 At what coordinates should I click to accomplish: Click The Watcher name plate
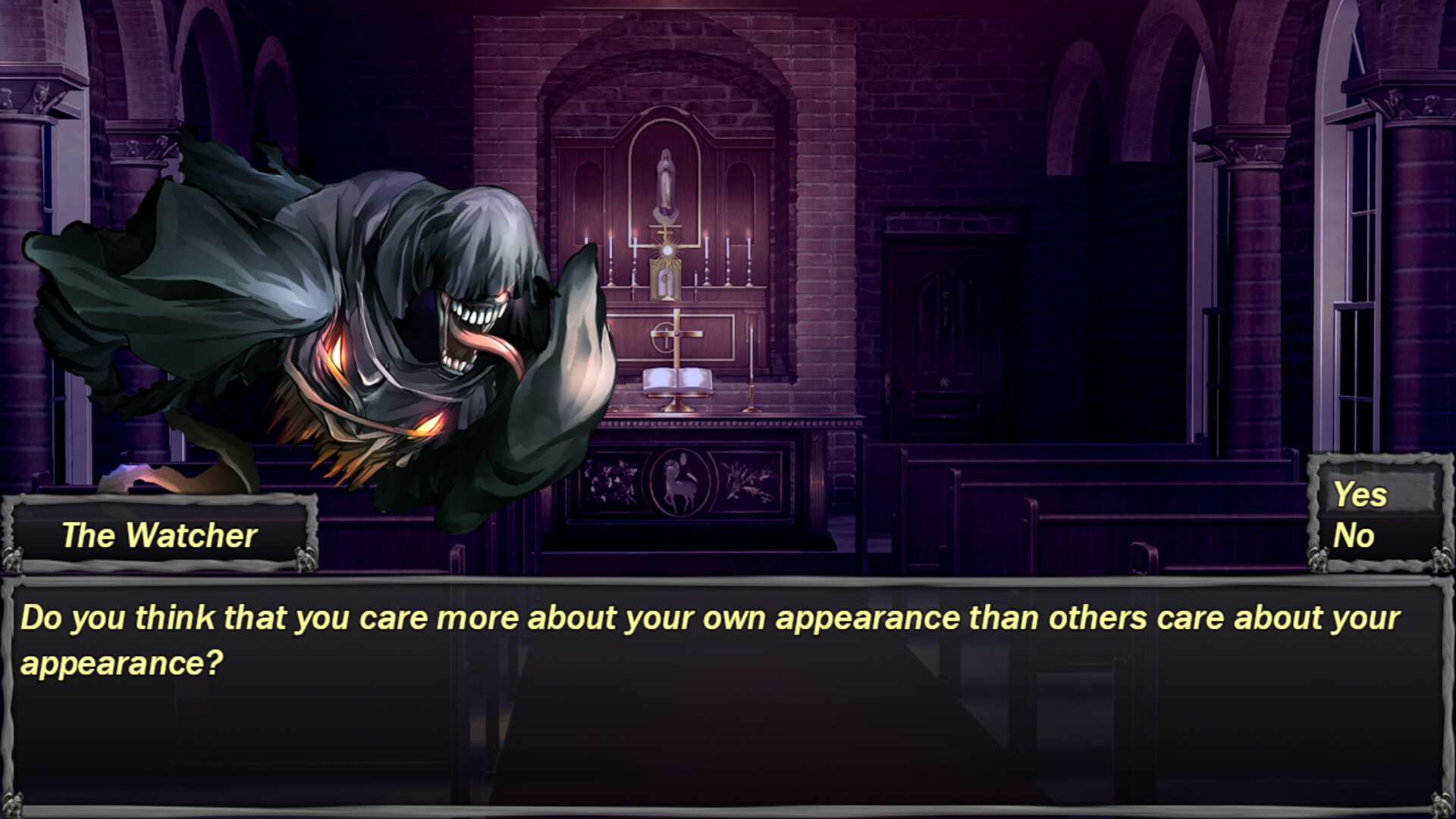159,536
